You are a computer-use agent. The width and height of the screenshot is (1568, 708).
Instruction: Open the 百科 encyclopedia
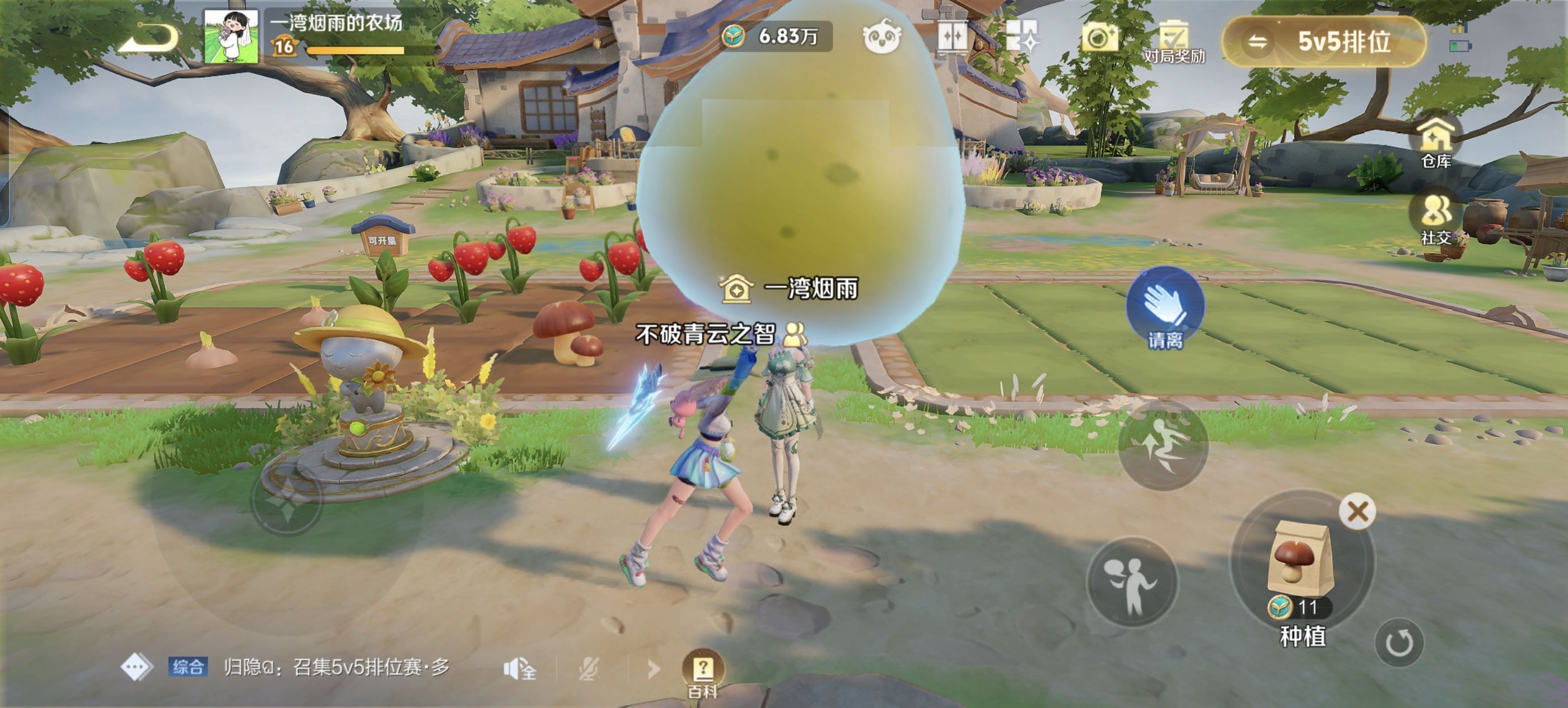[x=703, y=672]
